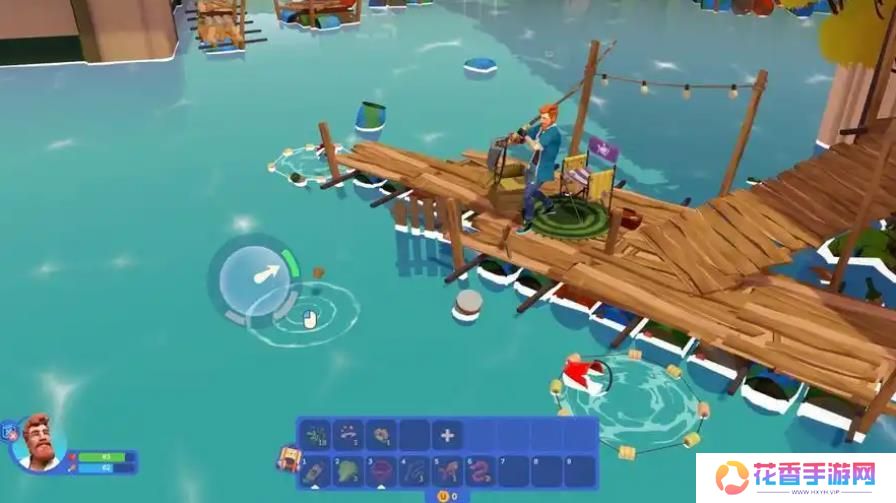Viewport: 896px width, 503px height.
Task: Click the green plant stack of 18
Action: (x=315, y=435)
